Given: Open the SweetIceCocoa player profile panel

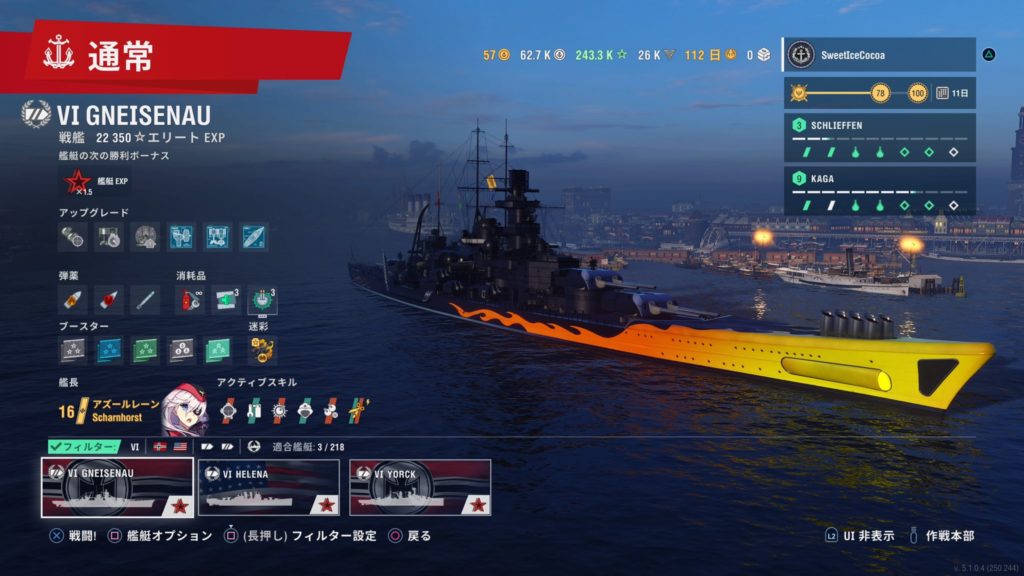Looking at the screenshot, I should (x=878, y=54).
